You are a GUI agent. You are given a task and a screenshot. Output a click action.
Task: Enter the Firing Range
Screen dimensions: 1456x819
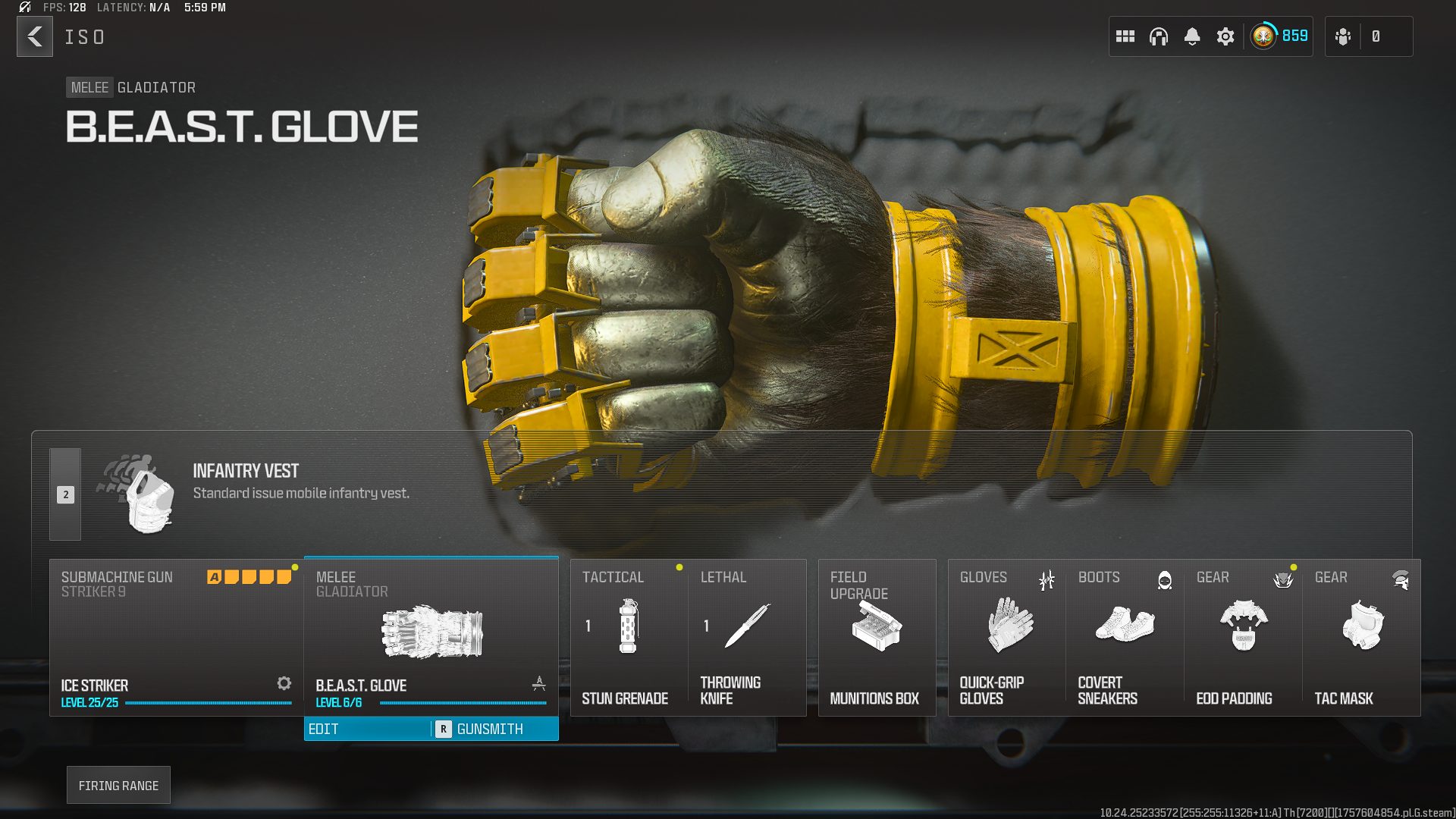pos(118,785)
